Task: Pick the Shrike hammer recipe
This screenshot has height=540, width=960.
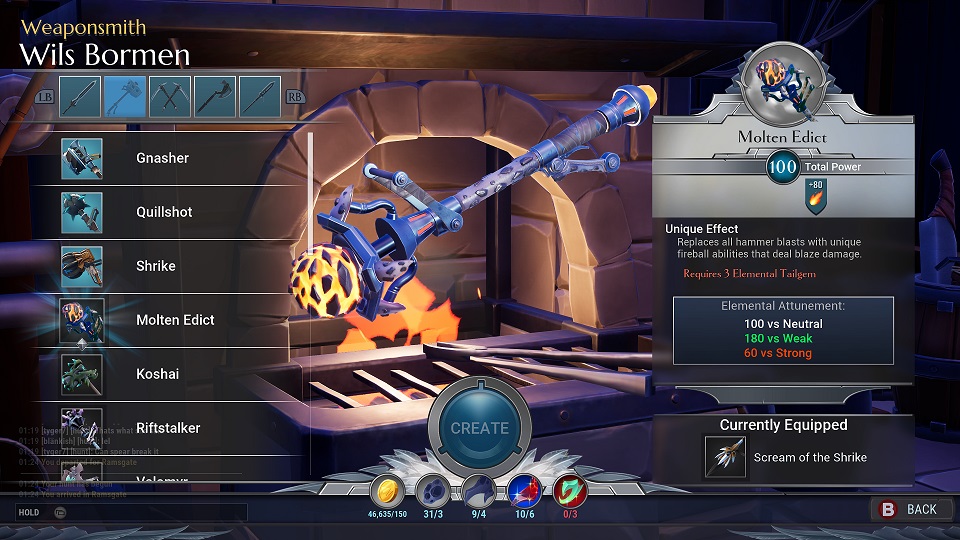Action: point(156,266)
